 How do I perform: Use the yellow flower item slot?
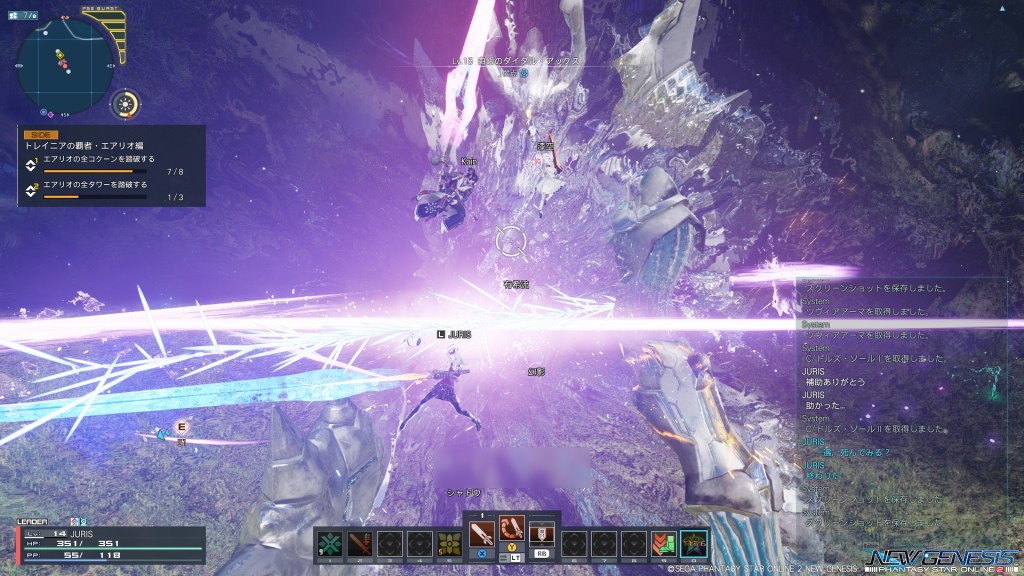[450, 543]
